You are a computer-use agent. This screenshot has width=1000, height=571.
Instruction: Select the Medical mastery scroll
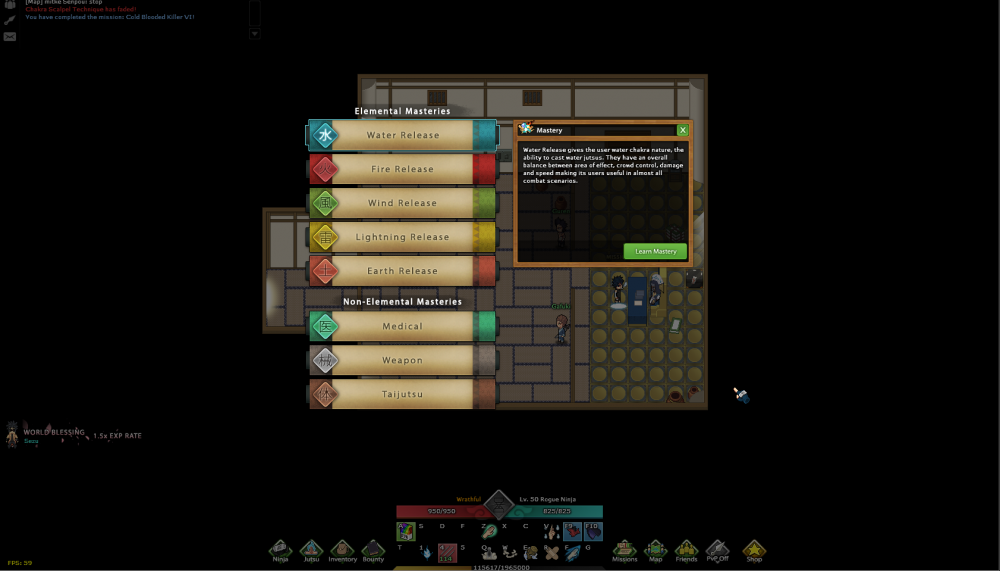[x=402, y=326]
